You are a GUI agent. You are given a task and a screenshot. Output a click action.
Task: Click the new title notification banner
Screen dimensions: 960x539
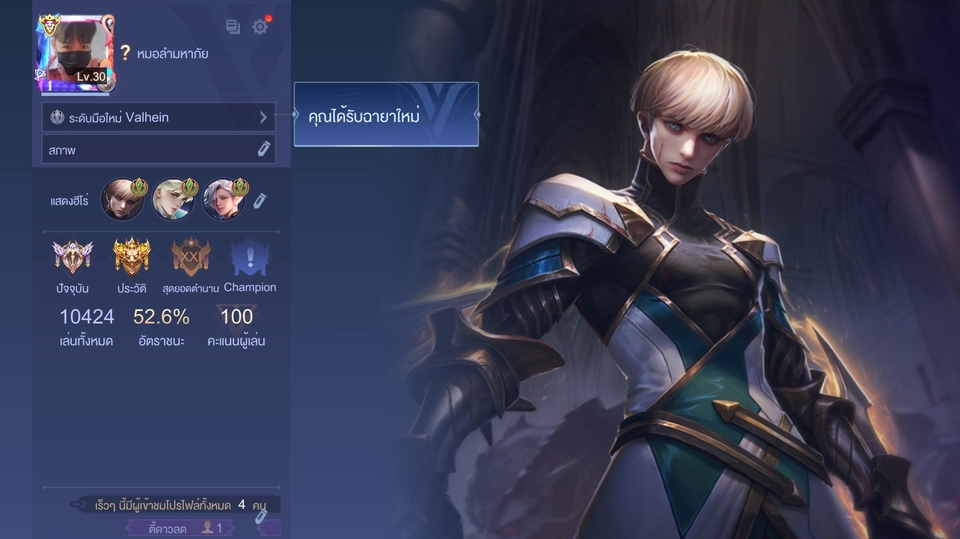click(x=386, y=115)
